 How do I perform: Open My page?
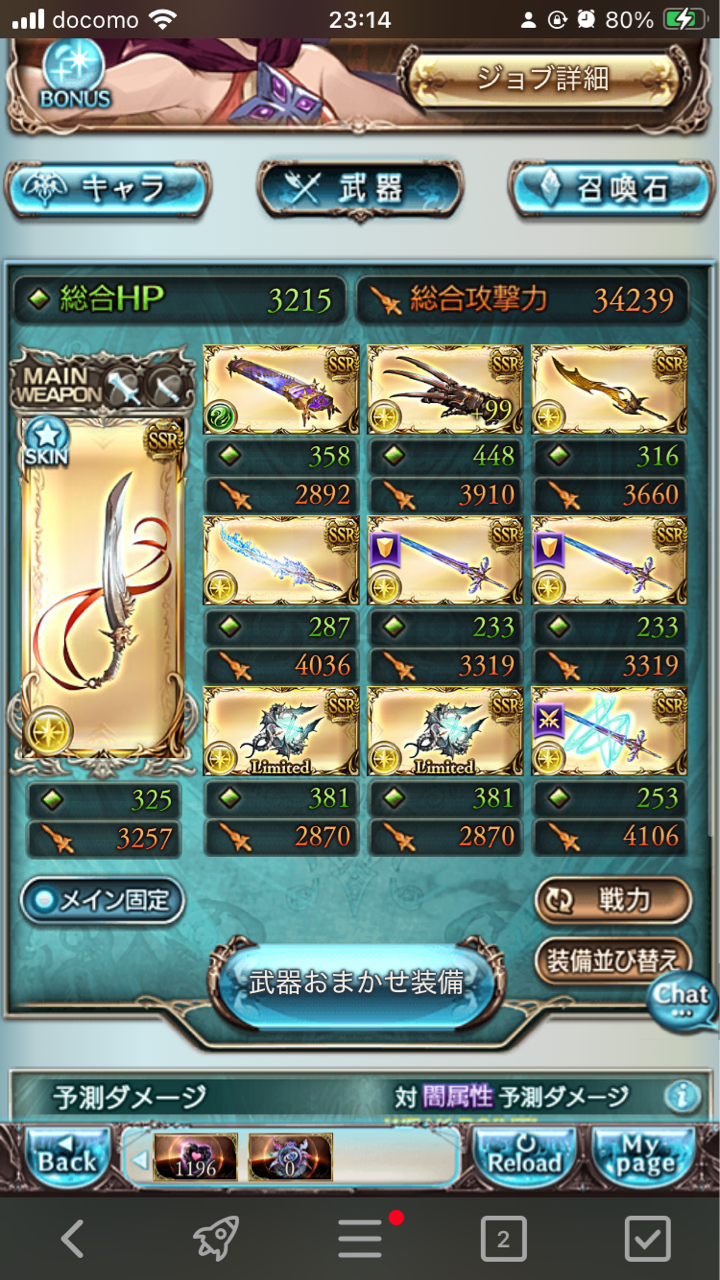(x=645, y=1159)
